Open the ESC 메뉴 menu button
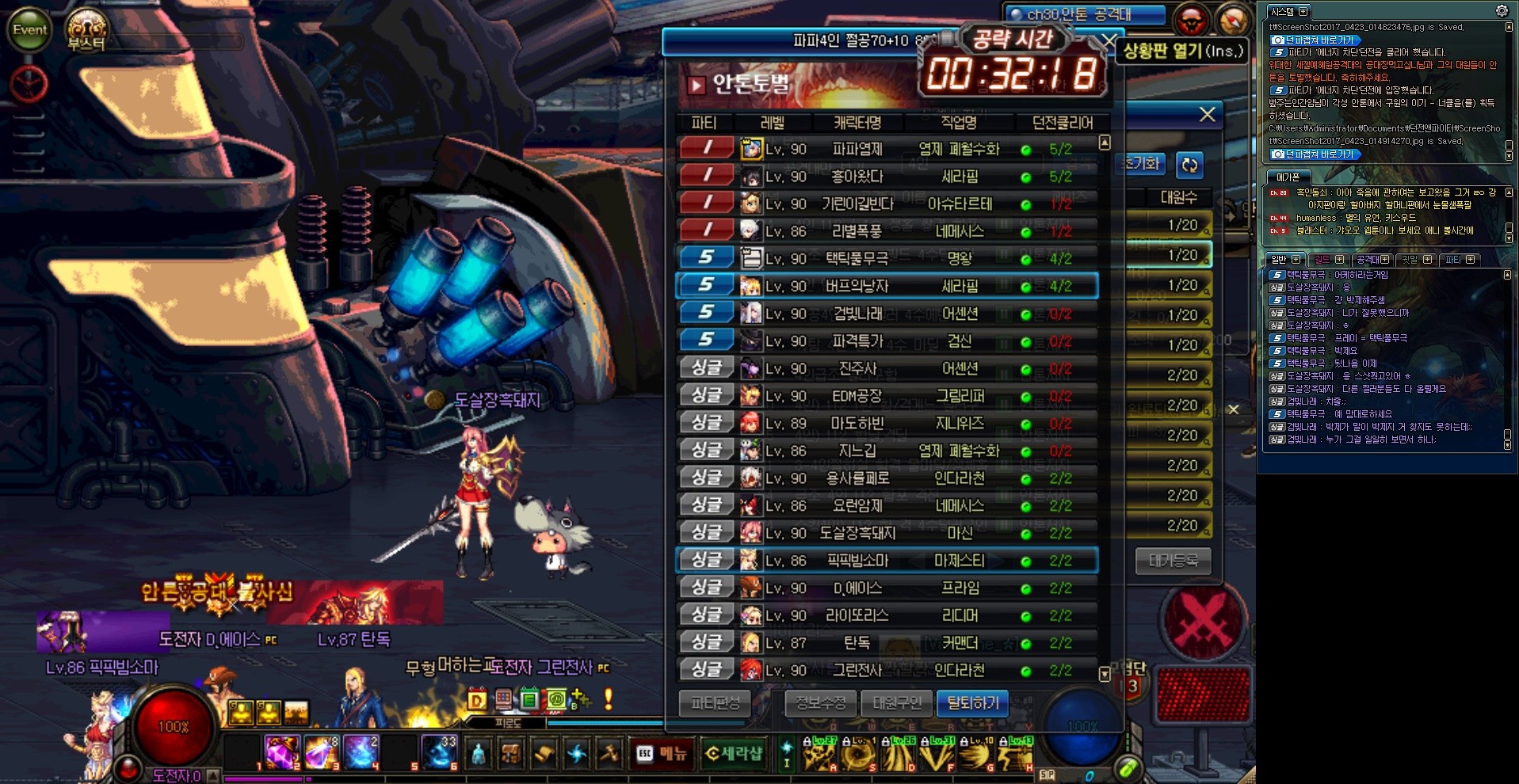Screen dimensions: 1519x784 [662, 753]
